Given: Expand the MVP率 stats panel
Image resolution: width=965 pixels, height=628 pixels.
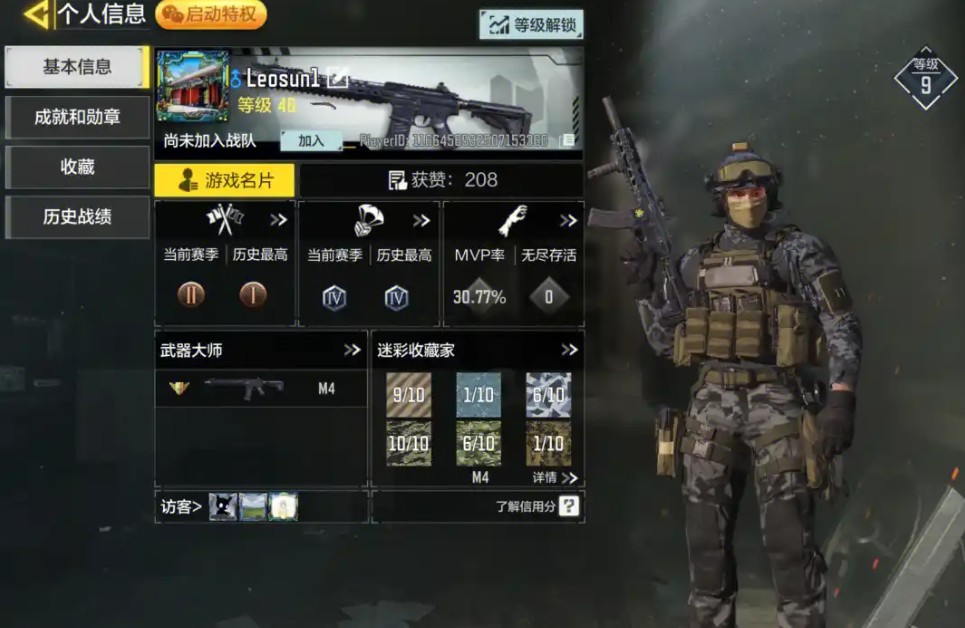Looking at the screenshot, I should click(x=568, y=220).
